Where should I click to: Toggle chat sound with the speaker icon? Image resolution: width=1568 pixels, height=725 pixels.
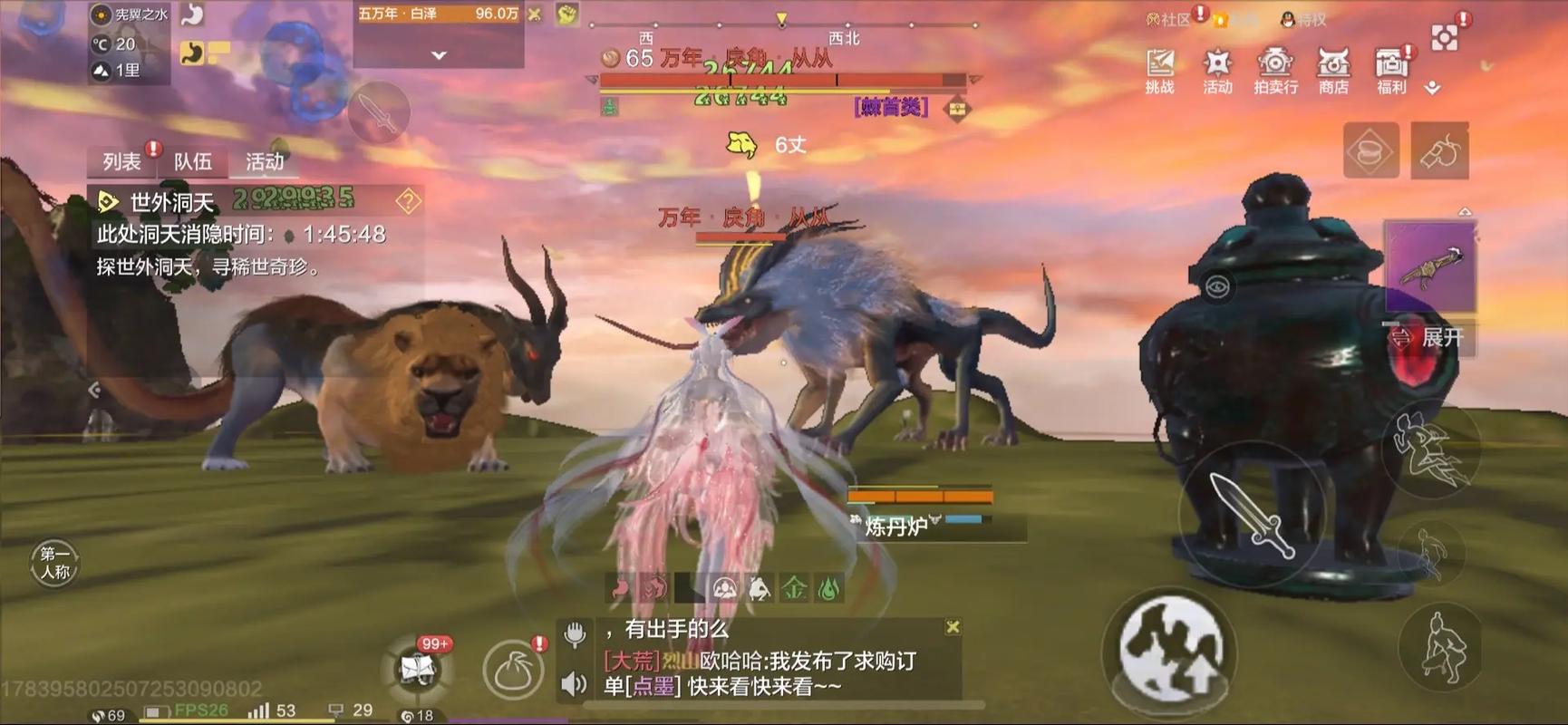(574, 685)
